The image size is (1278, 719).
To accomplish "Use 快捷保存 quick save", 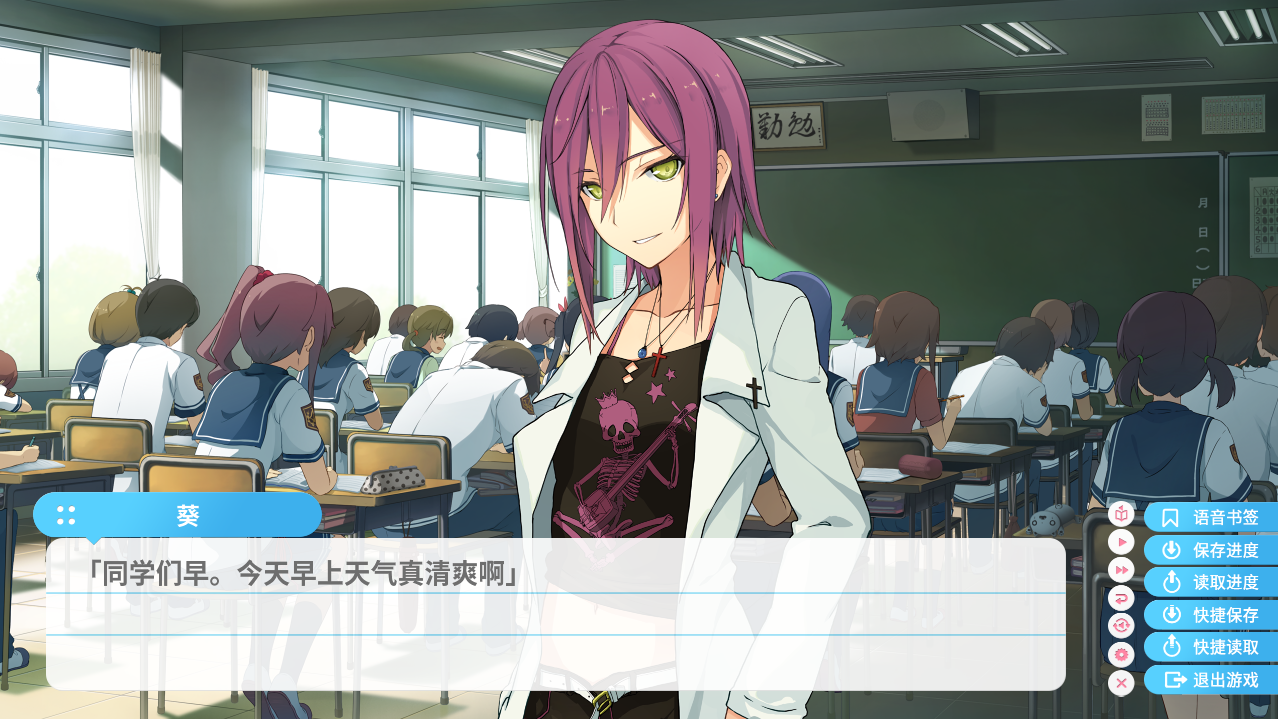I will tap(1211, 615).
